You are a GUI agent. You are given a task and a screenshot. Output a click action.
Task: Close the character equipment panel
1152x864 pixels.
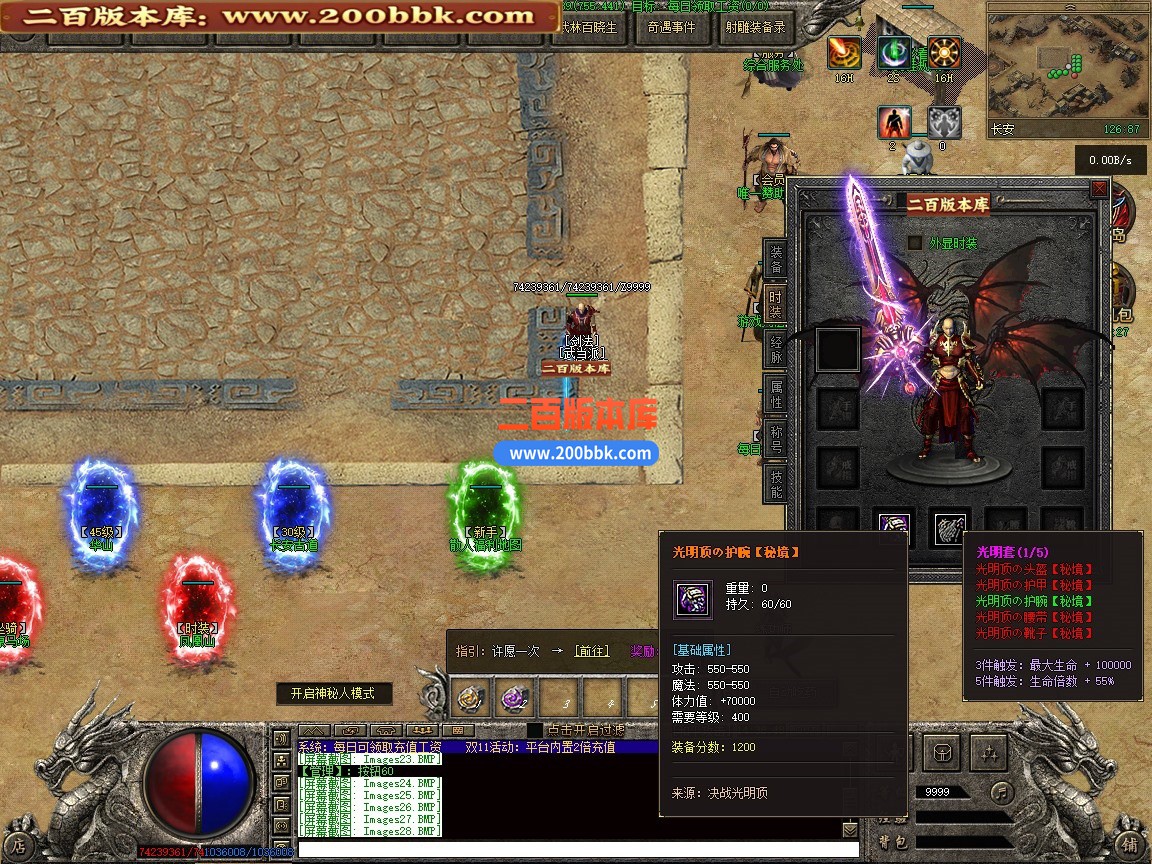[1099, 188]
